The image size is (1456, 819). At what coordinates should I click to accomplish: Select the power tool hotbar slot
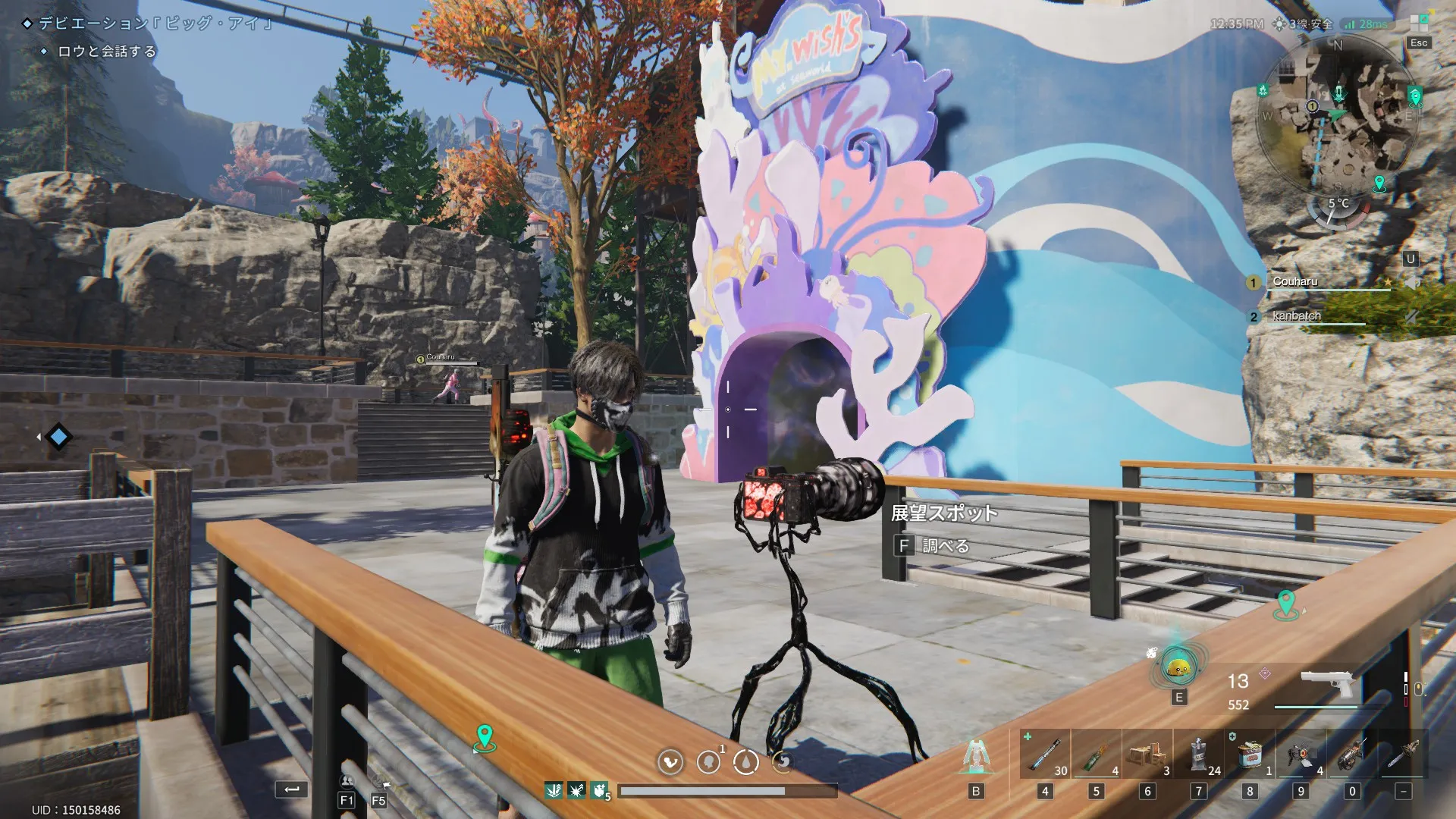tap(1352, 754)
